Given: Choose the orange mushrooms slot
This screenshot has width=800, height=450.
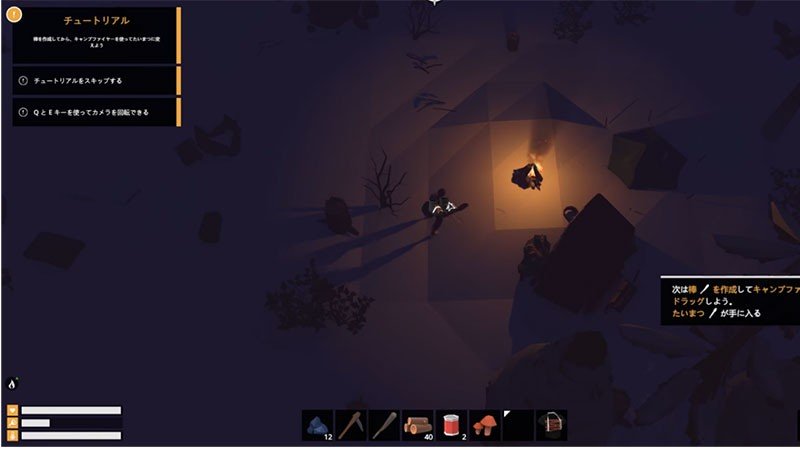Looking at the screenshot, I should tap(485, 425).
